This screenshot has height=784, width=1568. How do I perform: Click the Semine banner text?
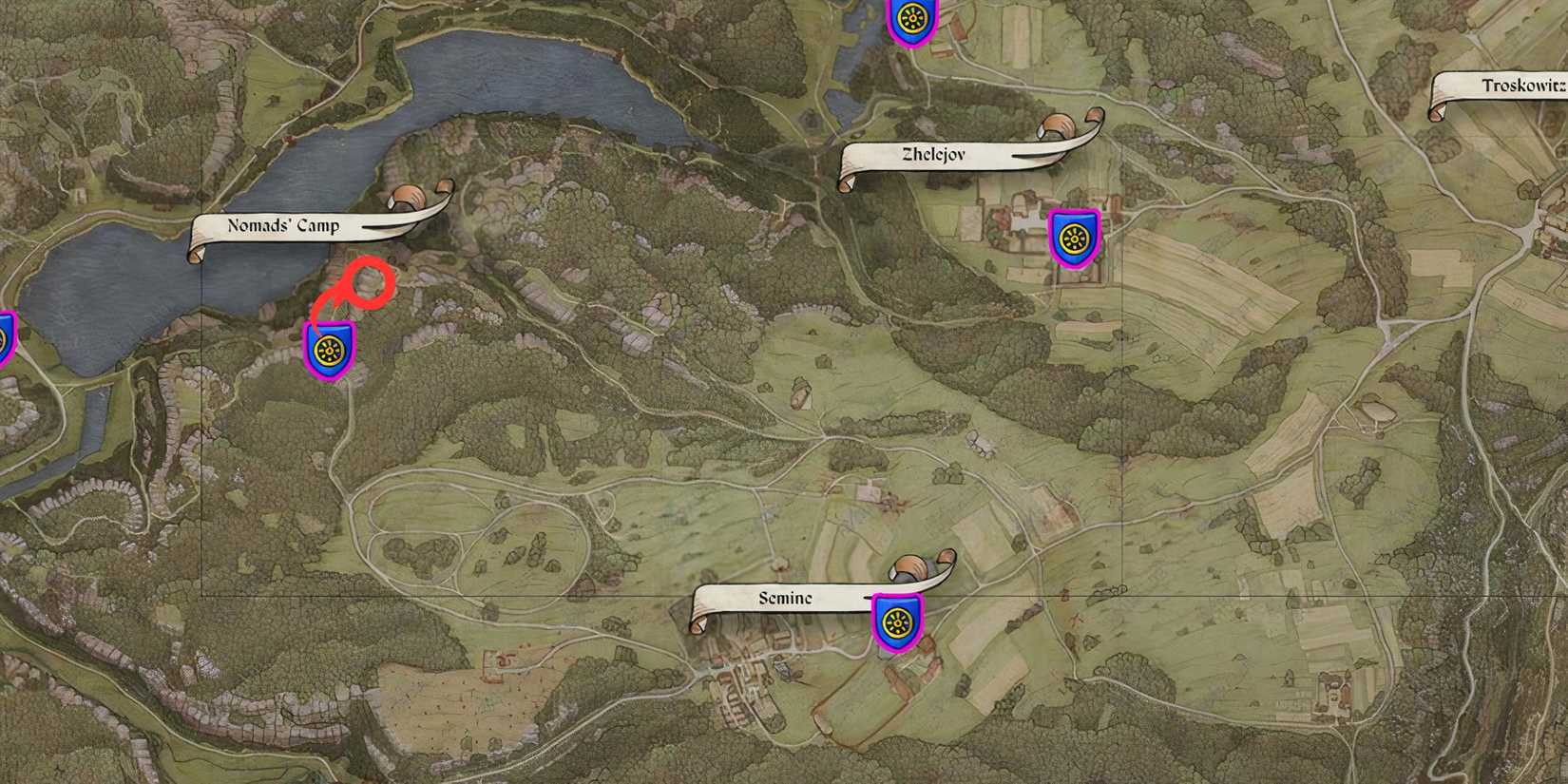[784, 600]
